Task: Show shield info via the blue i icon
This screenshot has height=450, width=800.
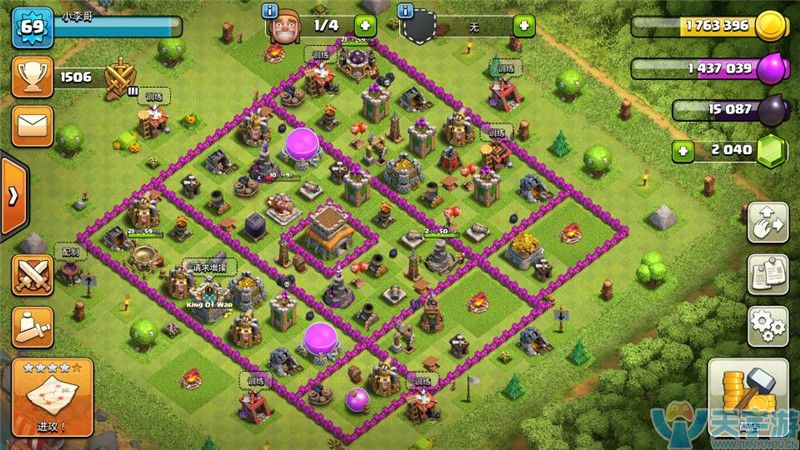Action: coord(405,11)
